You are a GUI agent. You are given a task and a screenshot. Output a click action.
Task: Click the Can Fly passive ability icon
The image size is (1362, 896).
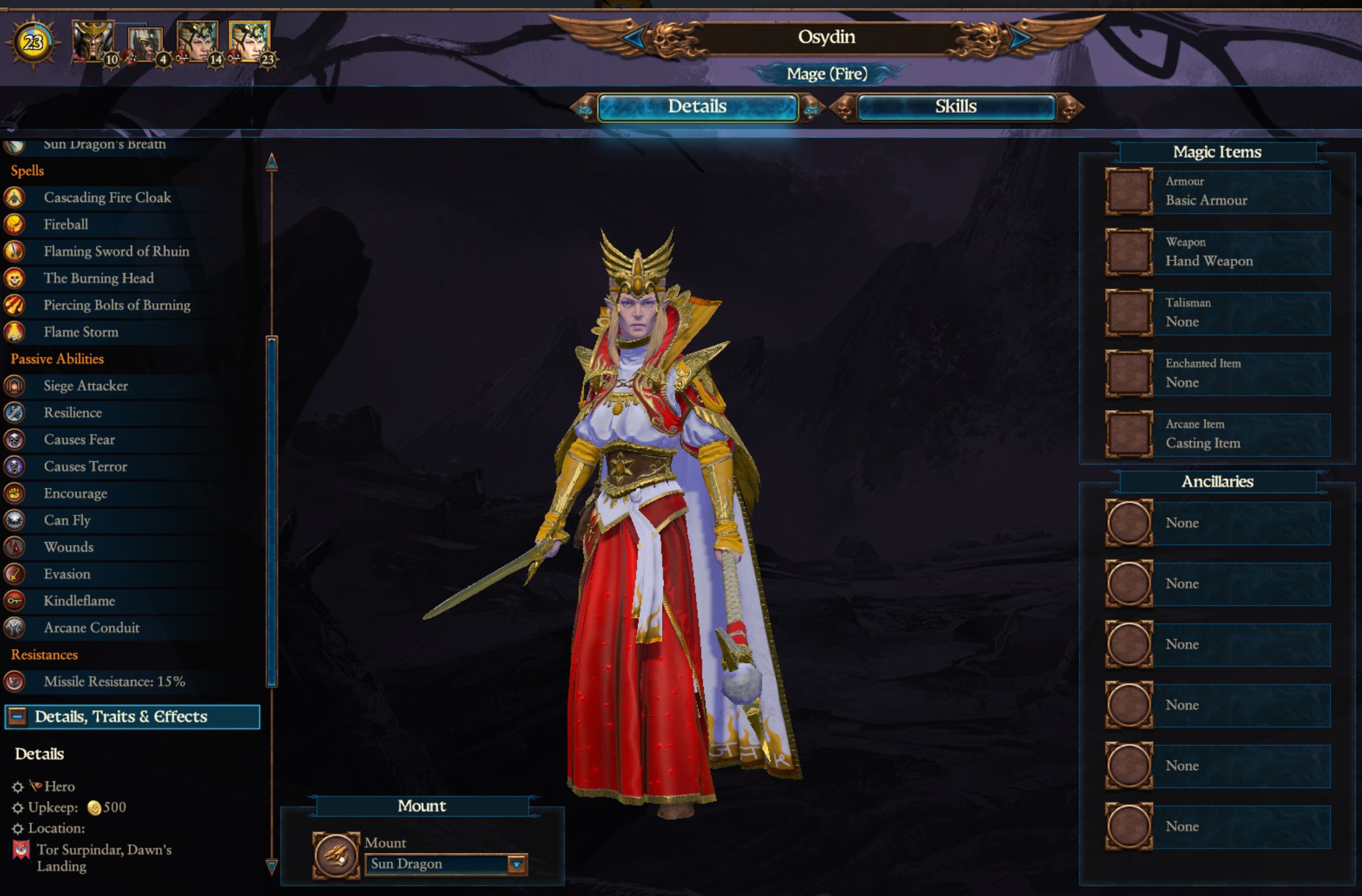tap(16, 520)
